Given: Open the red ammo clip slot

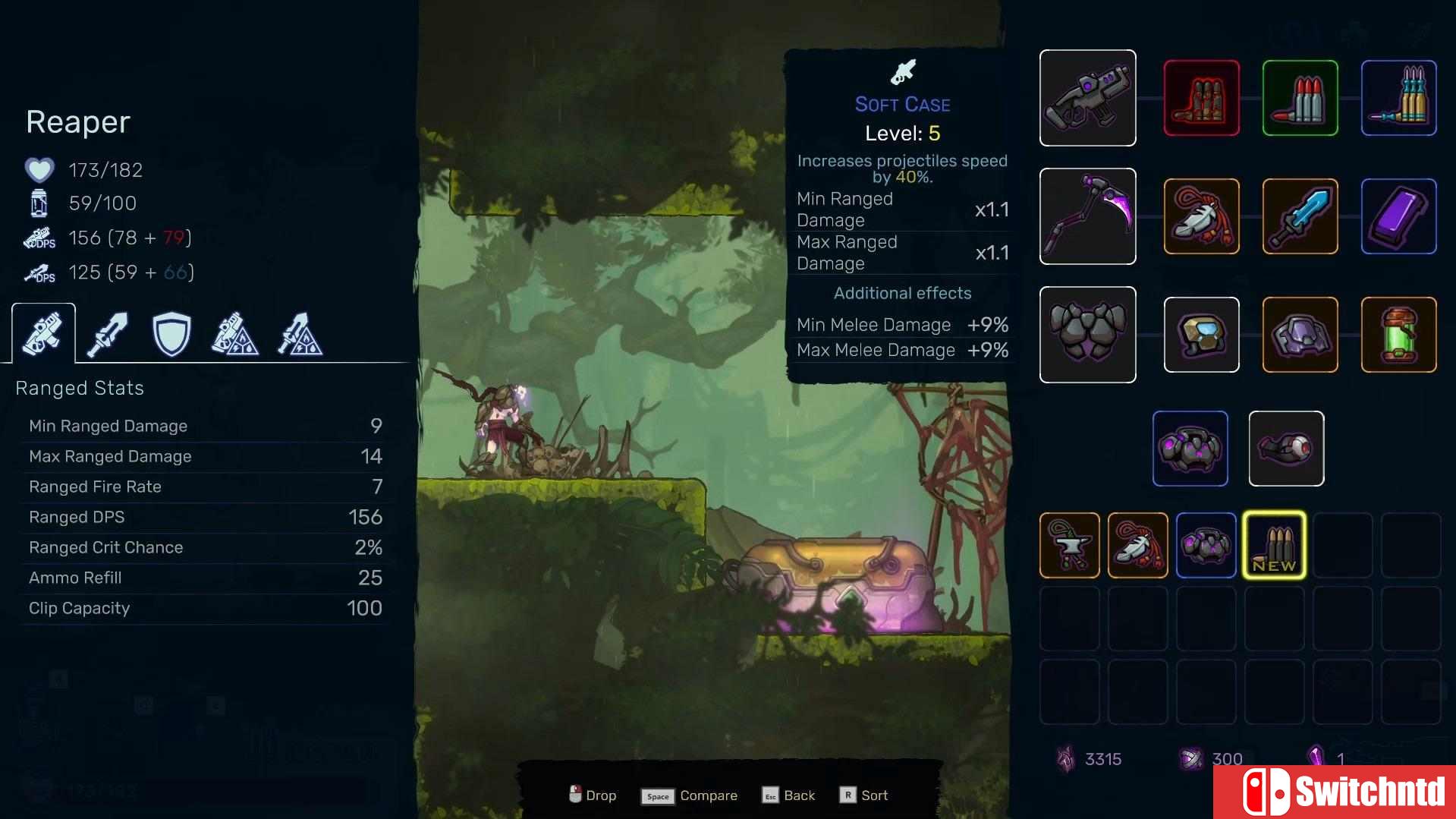Looking at the screenshot, I should tap(1201, 98).
